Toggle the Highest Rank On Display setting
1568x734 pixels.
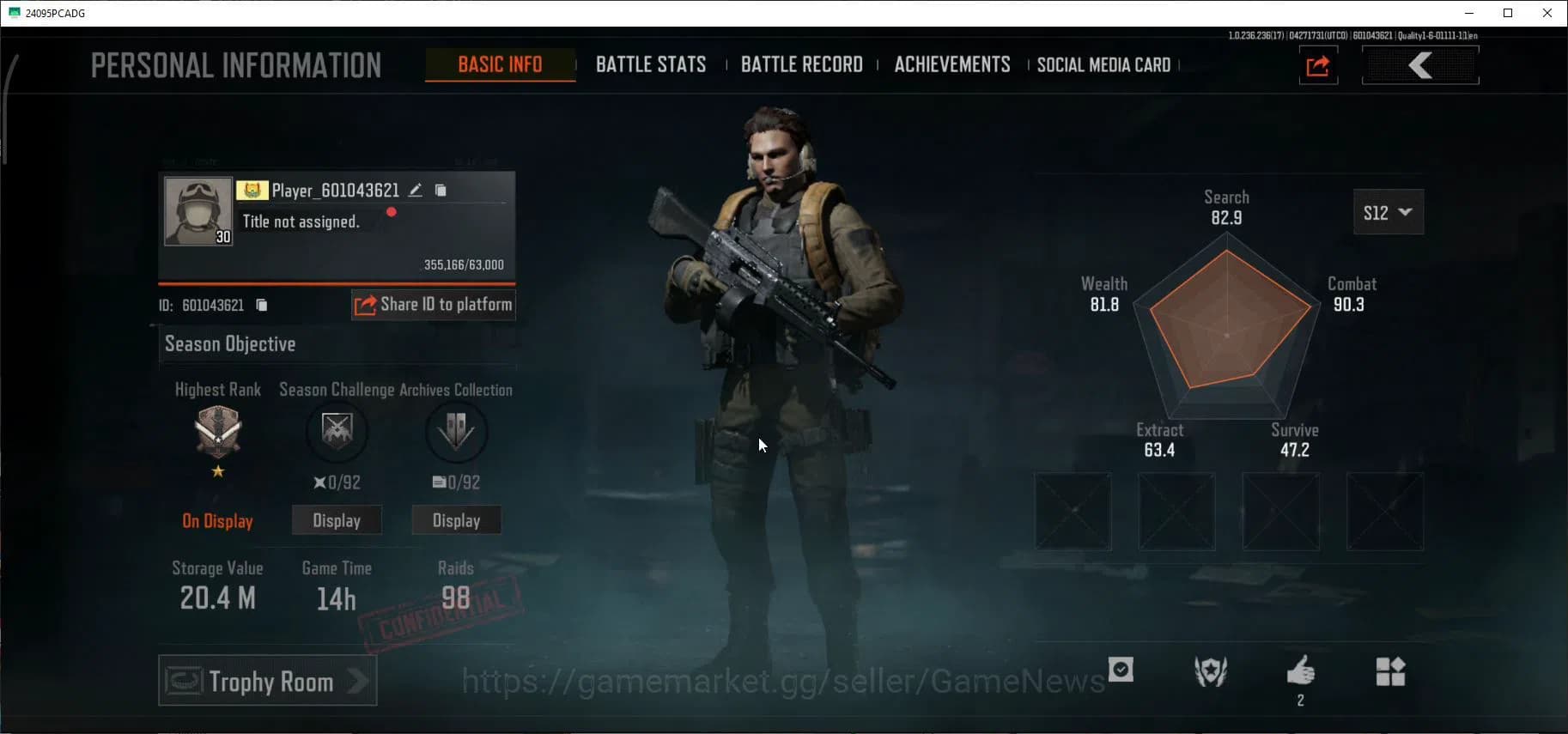coord(218,520)
